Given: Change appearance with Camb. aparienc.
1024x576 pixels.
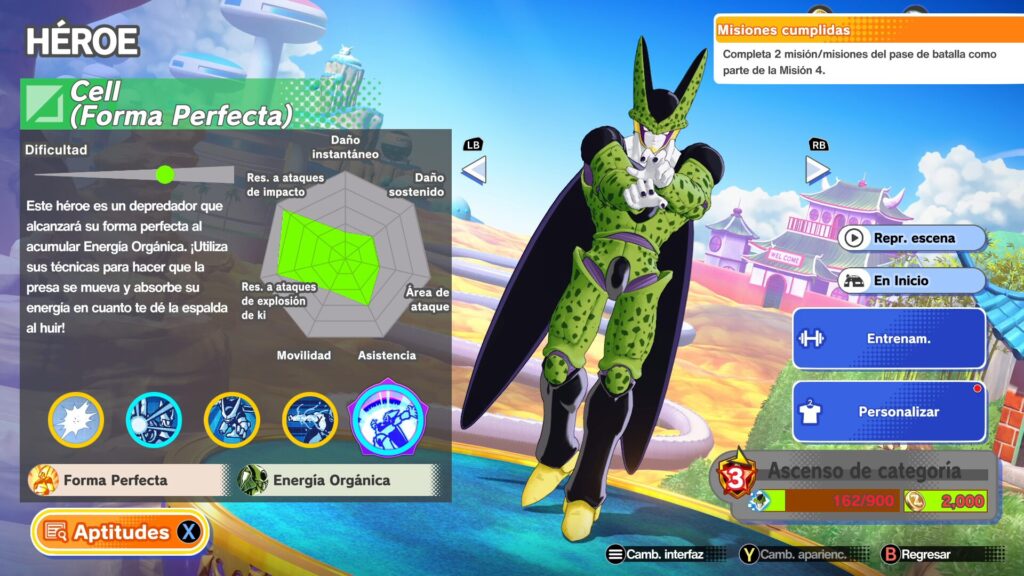Looking at the screenshot, I should (x=797, y=554).
